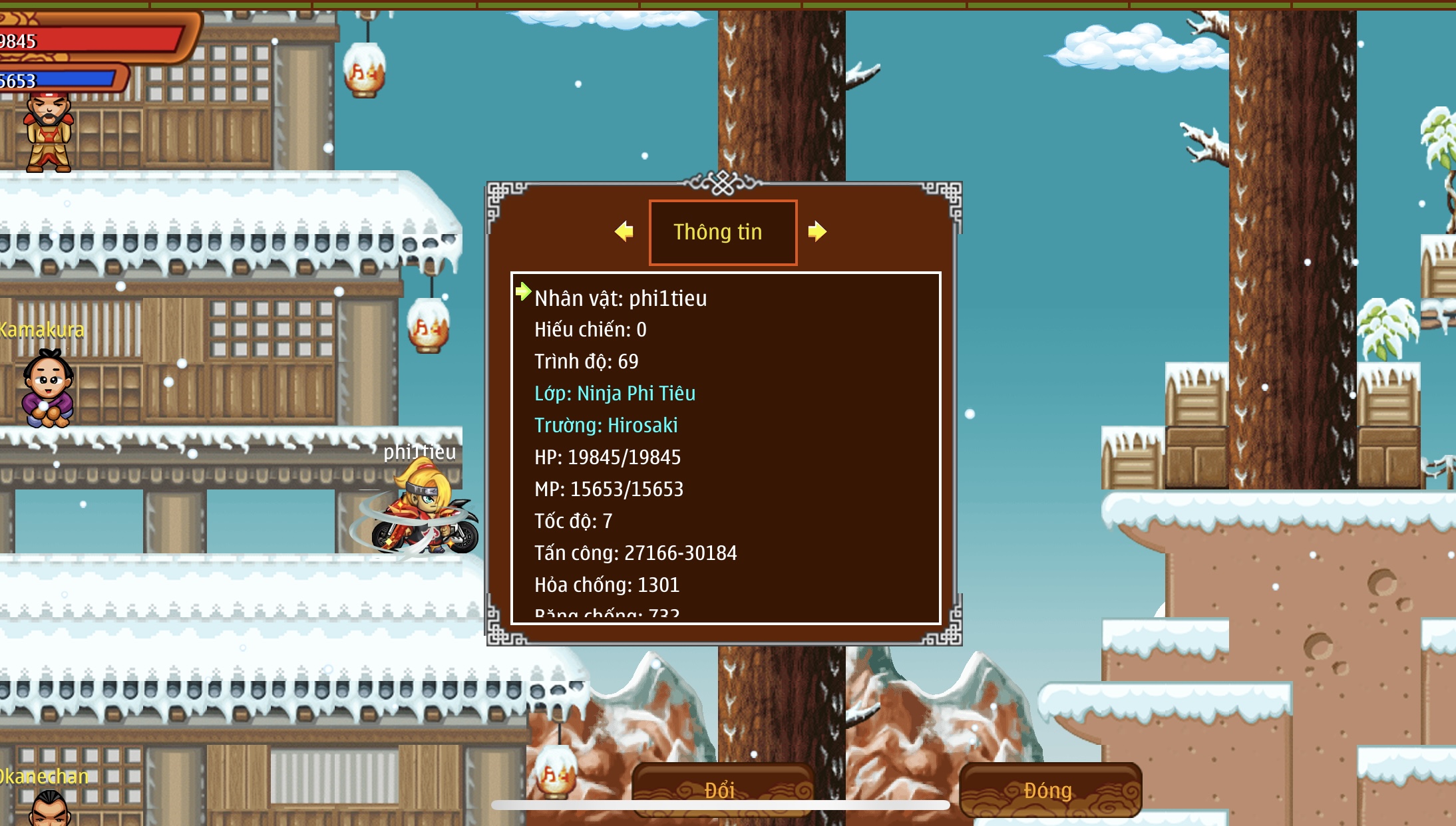Pick the Hỏa chống: 1301 row
The height and width of the screenshot is (826, 1456).
pyautogui.click(x=606, y=585)
